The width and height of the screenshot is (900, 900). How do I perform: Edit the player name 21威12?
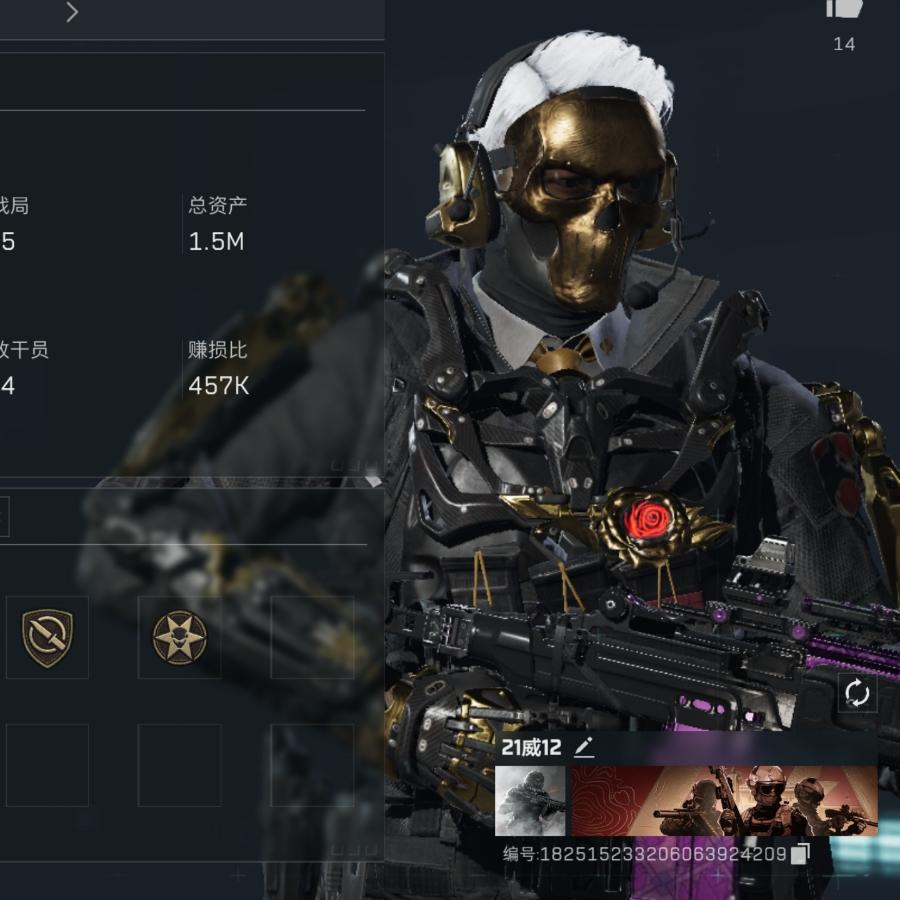584,748
